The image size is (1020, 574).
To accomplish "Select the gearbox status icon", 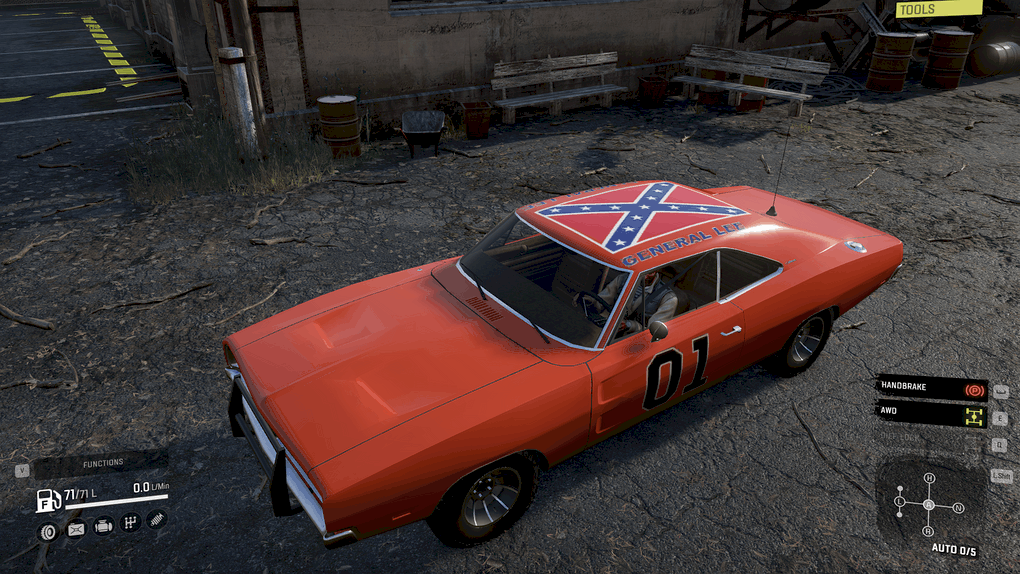I will (x=130, y=522).
